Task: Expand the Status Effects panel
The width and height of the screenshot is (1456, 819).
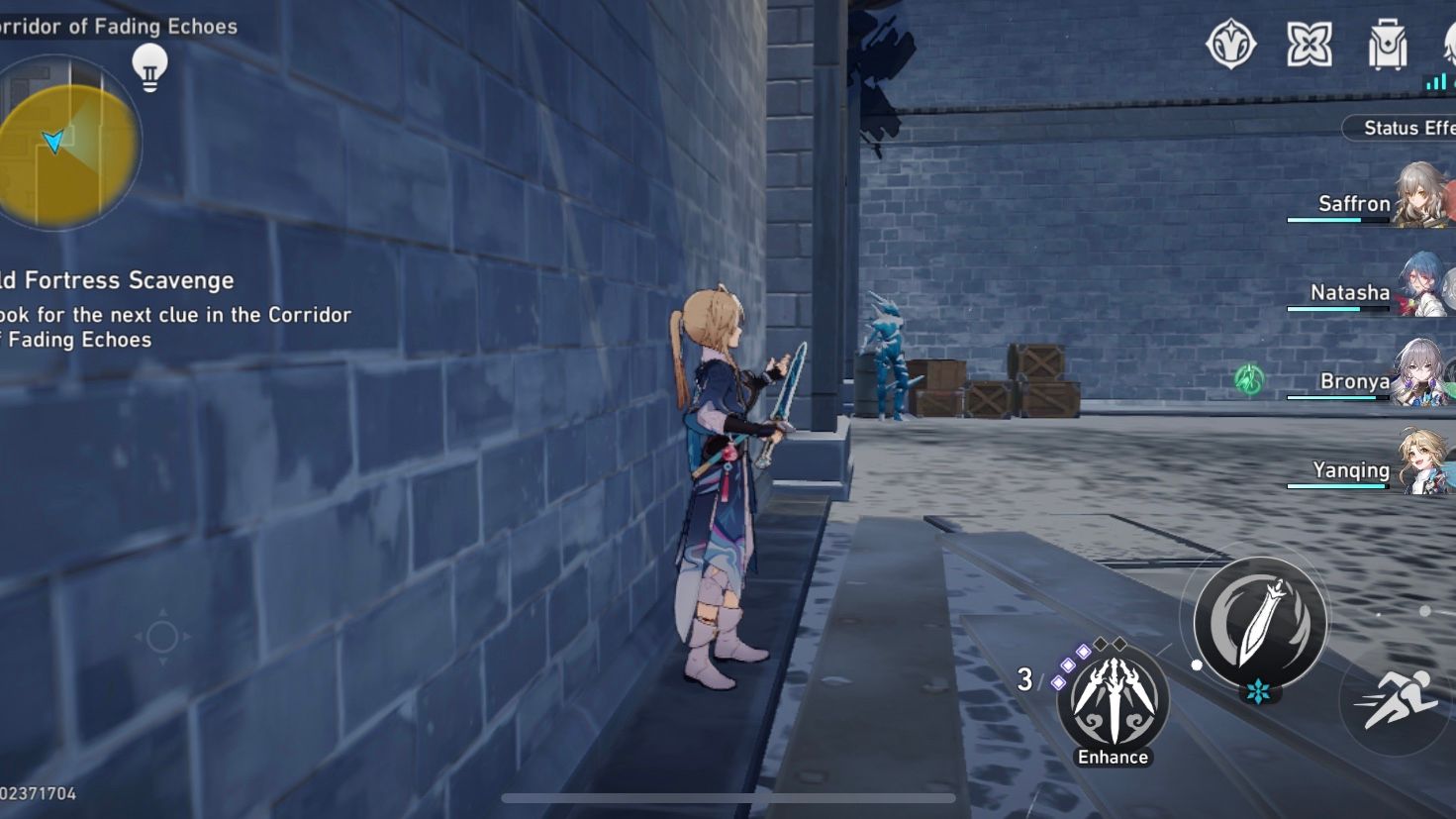Action: [x=1406, y=128]
